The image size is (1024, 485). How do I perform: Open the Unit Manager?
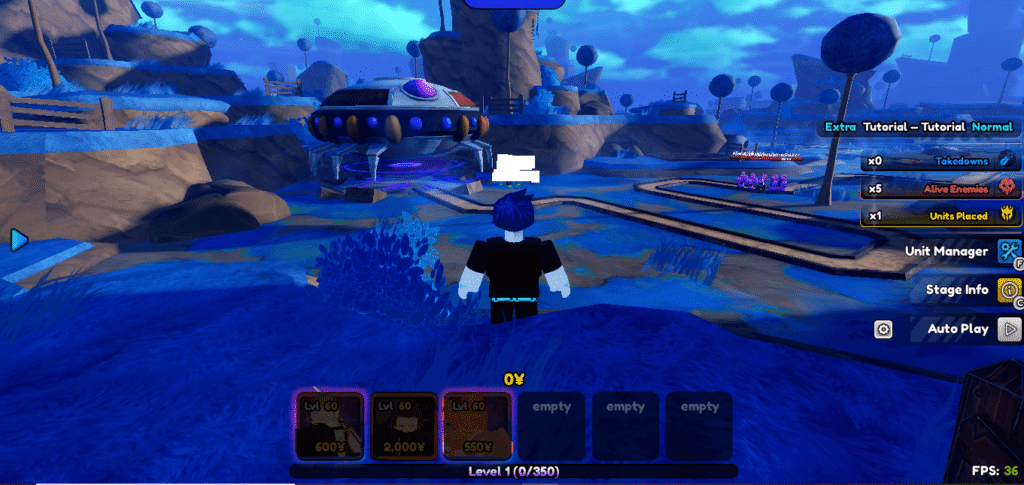point(1008,251)
